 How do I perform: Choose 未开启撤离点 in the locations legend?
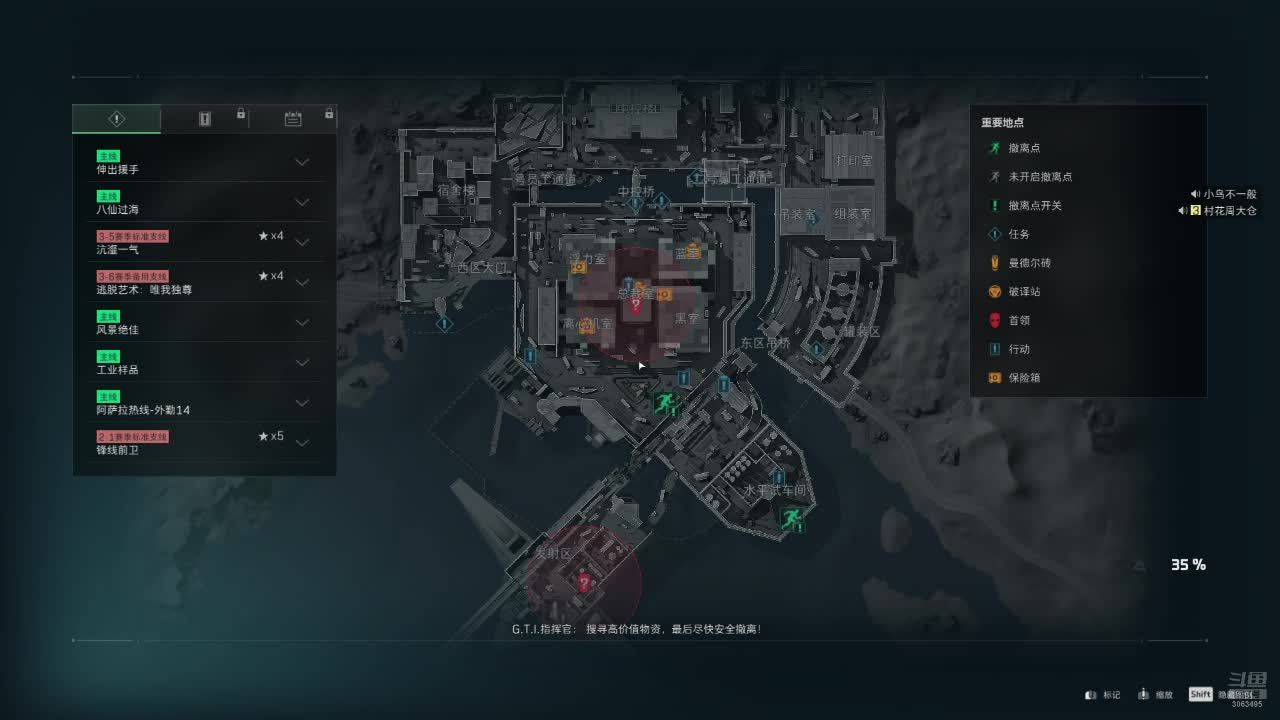click(1039, 177)
